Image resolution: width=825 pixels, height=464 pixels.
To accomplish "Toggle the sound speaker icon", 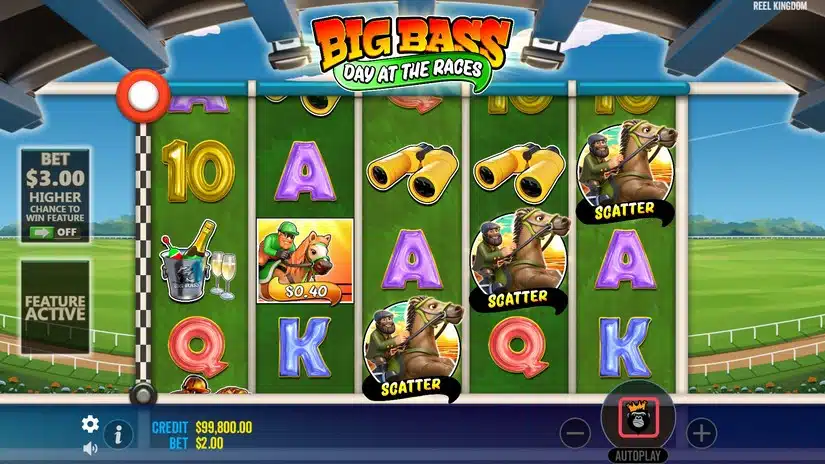I will tap(90, 447).
